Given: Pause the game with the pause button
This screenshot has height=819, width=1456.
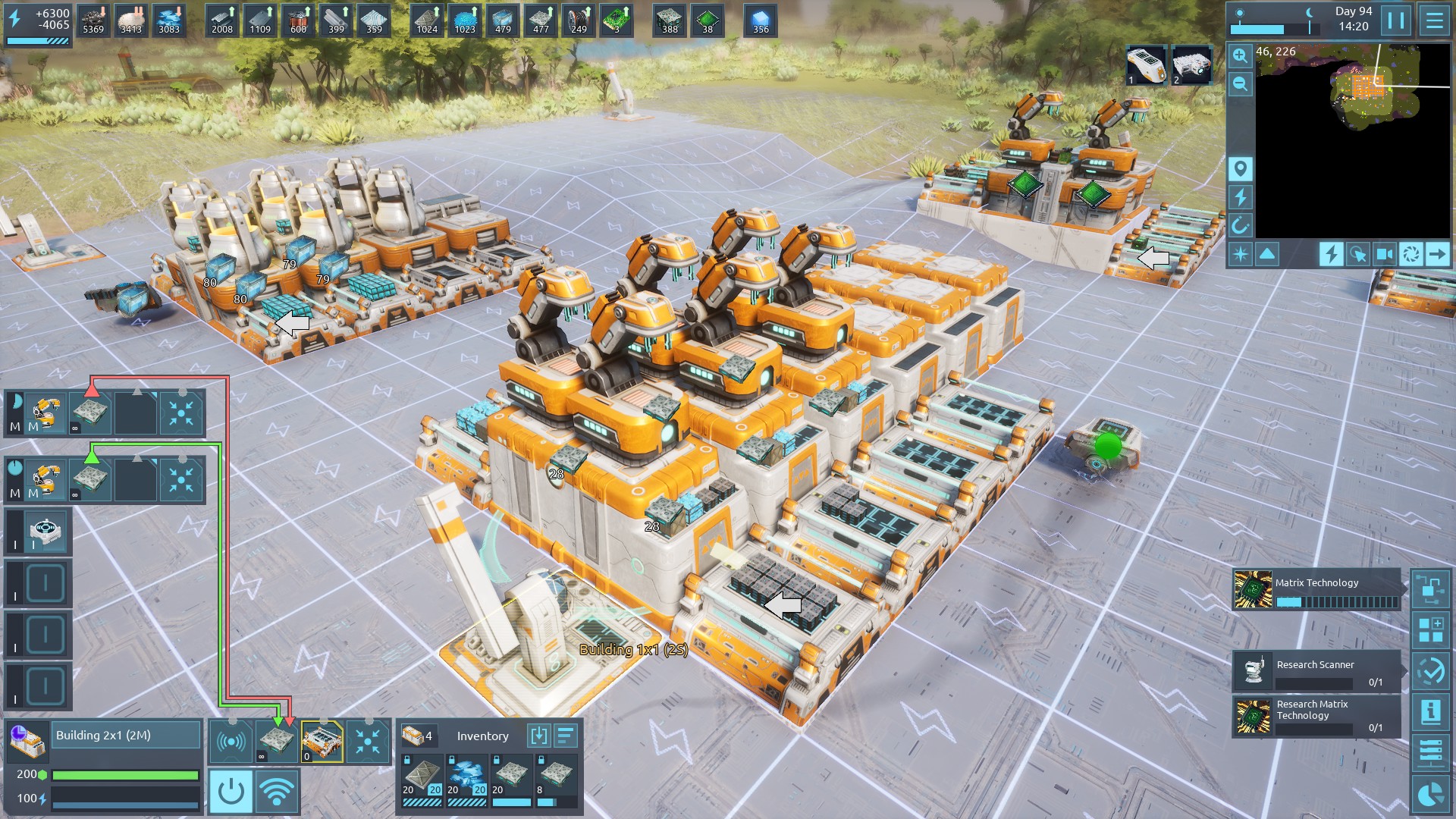Looking at the screenshot, I should click(x=1396, y=20).
